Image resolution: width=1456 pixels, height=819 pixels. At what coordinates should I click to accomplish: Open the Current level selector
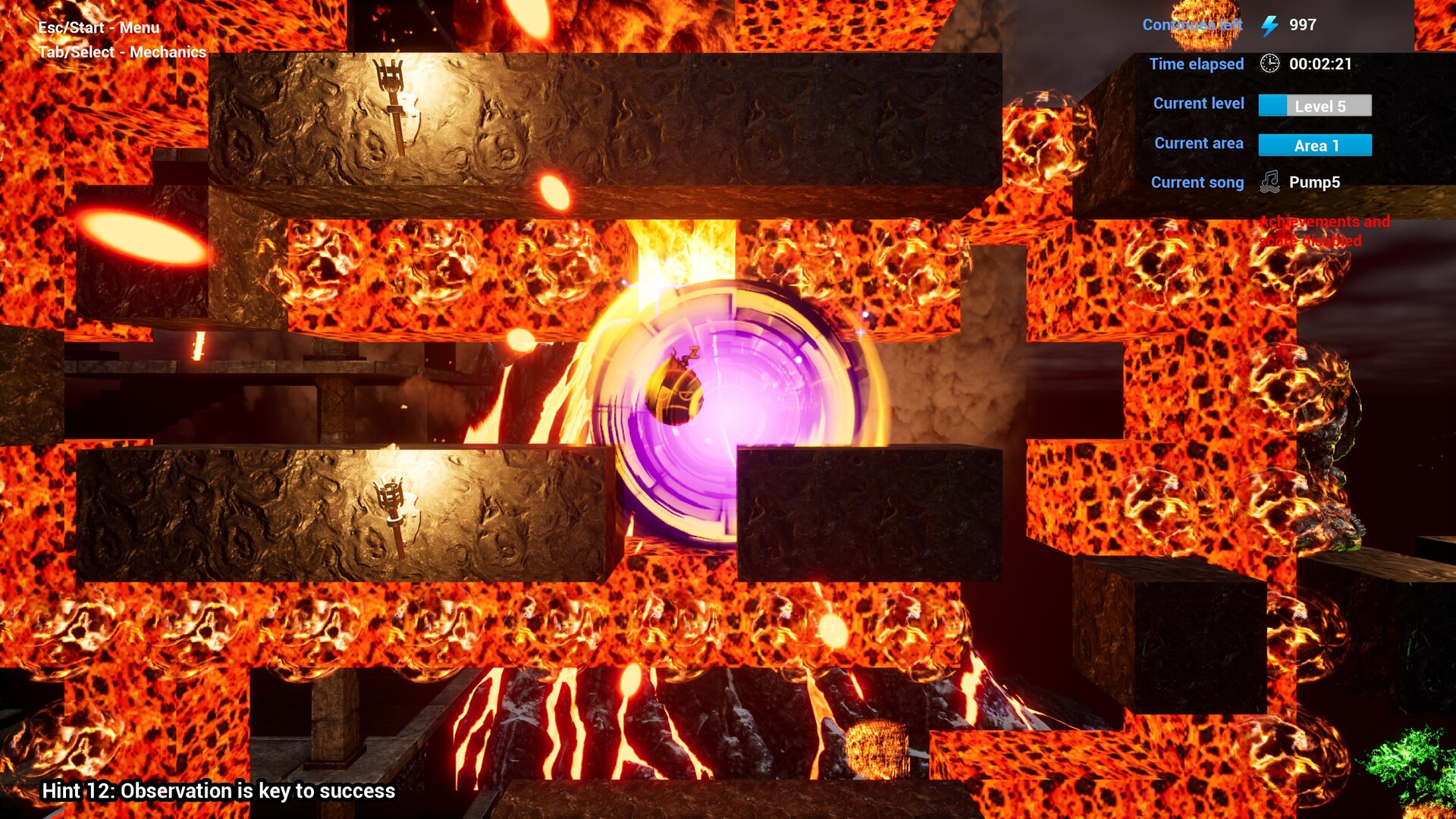point(1198,103)
